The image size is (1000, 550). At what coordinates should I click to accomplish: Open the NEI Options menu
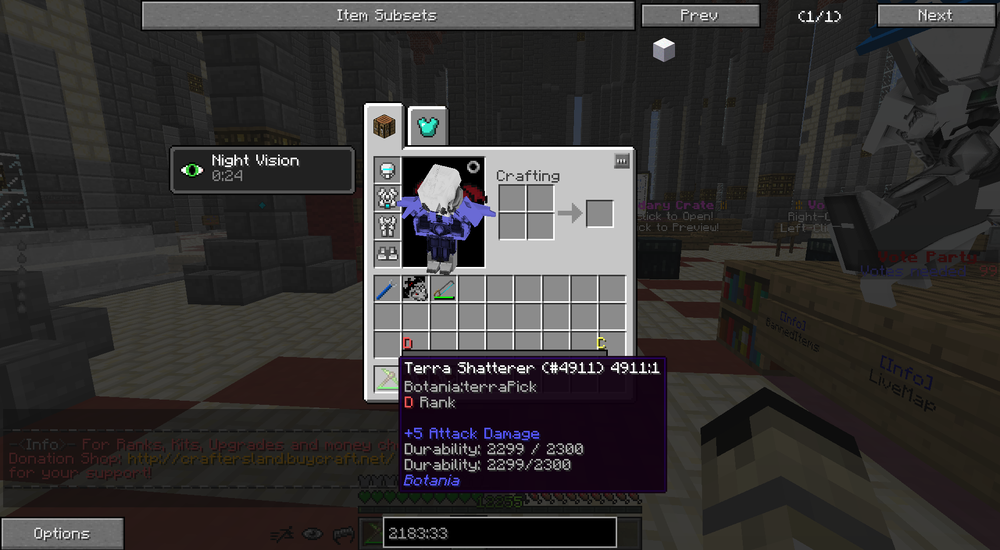(62, 533)
